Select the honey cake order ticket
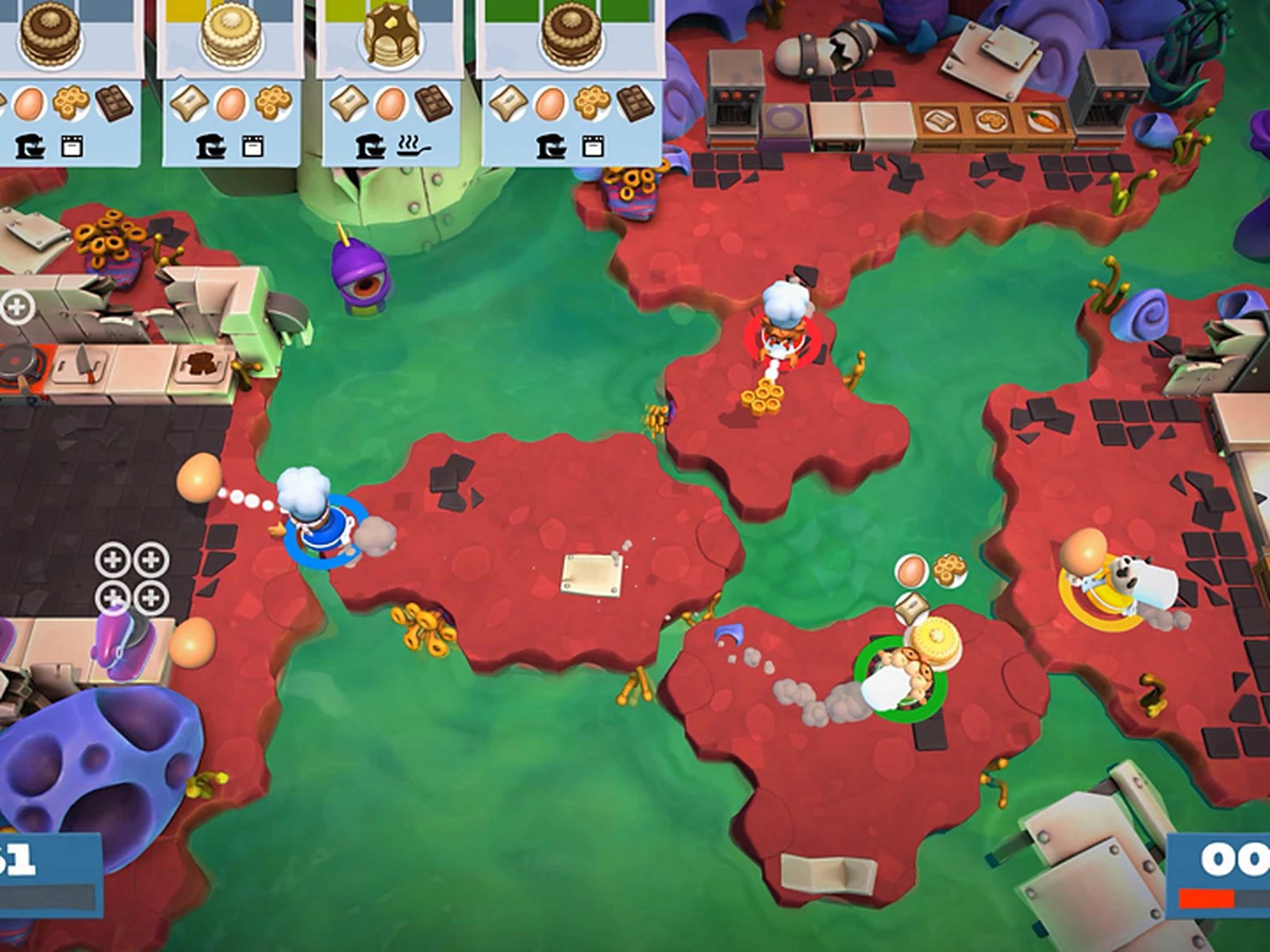Screen dimensions: 1270x952 (x=231, y=82)
